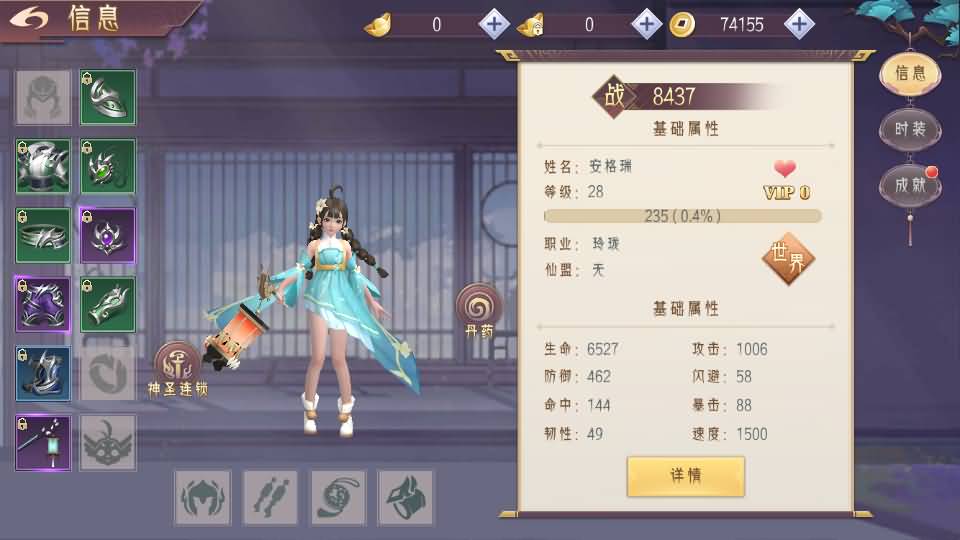Tap the 世界 diamond button

[x=788, y=257]
